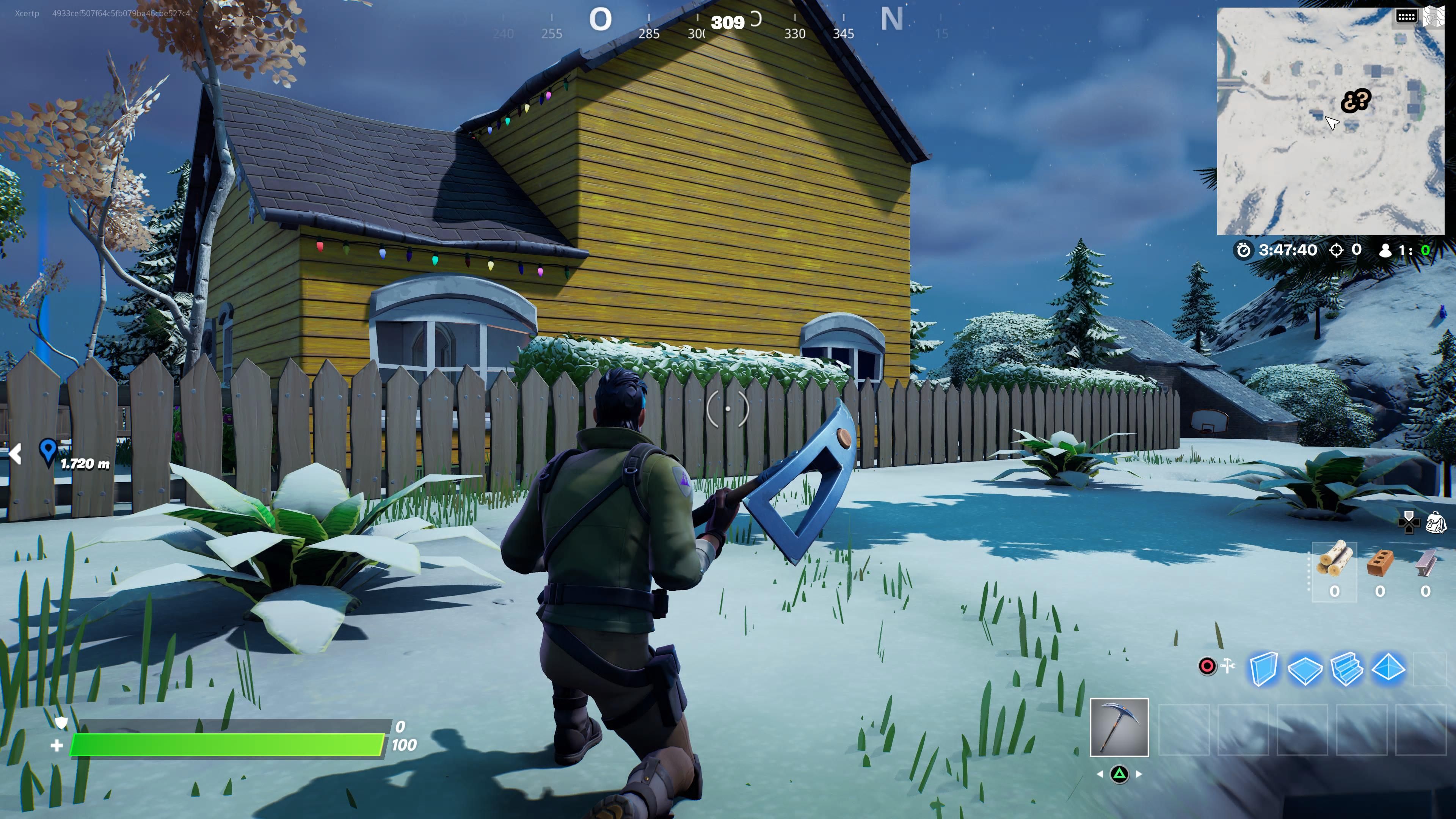1456x819 pixels.
Task: Collapse the waypoint distance marker with the left chevron
Action: coord(15,454)
